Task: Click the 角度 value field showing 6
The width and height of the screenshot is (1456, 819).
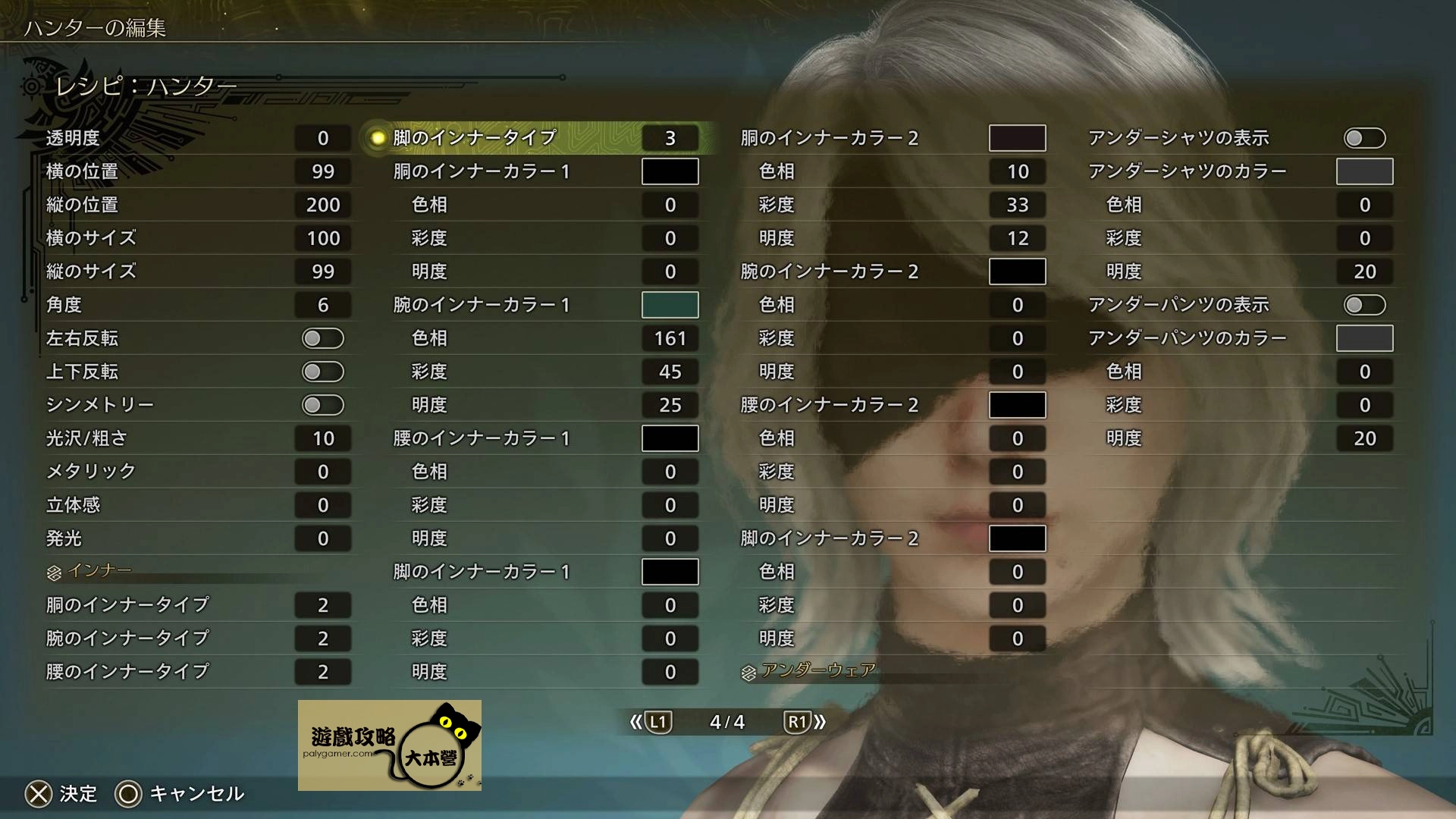Action: click(323, 305)
